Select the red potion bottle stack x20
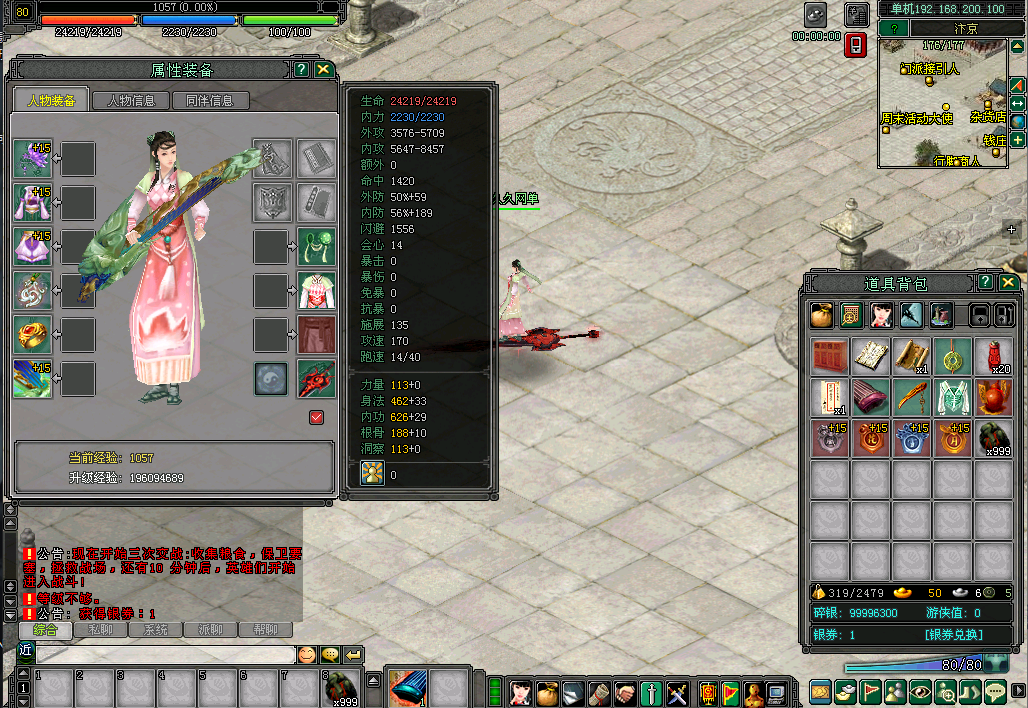 [994, 356]
